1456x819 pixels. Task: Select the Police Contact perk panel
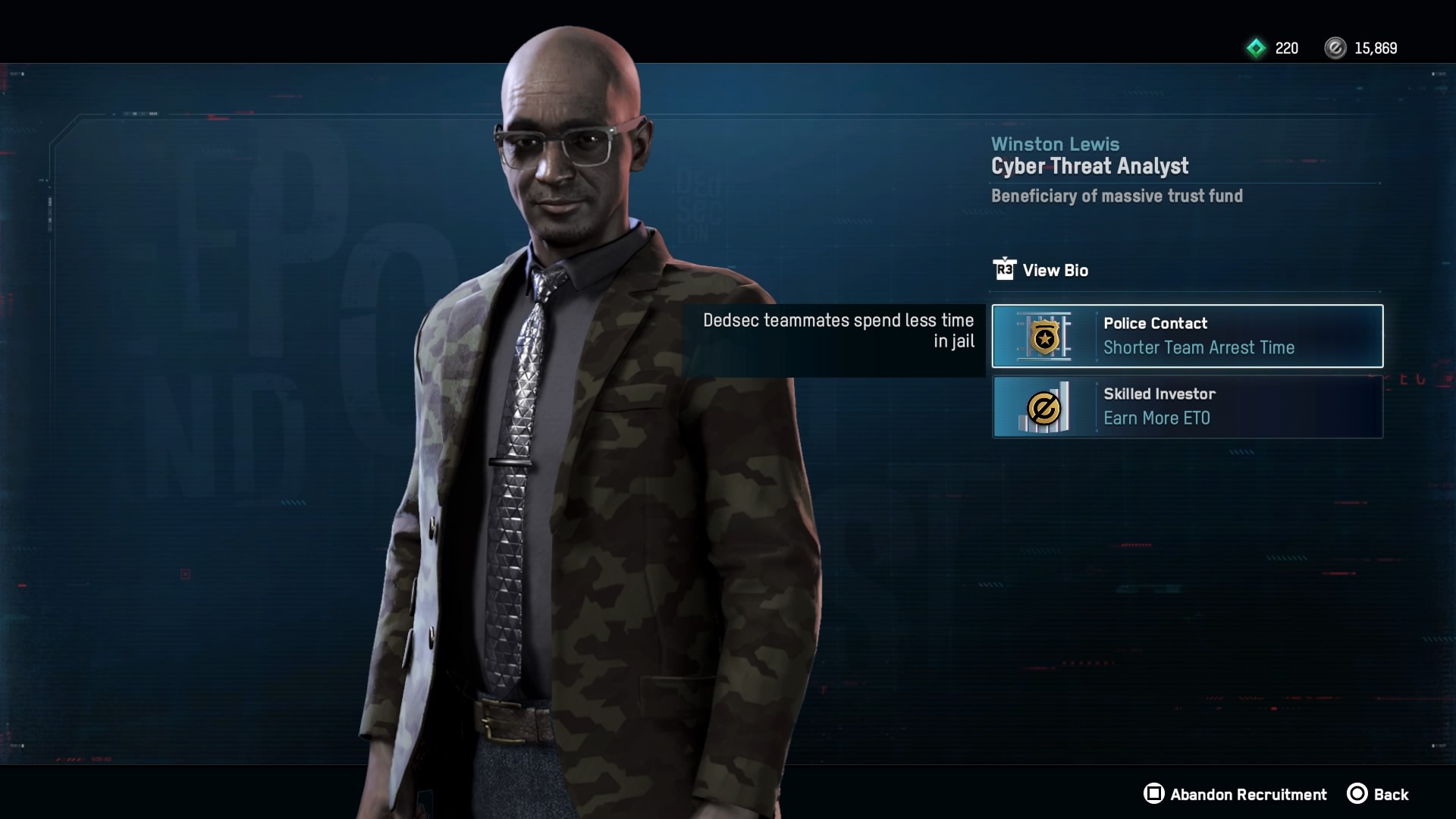tap(1186, 336)
